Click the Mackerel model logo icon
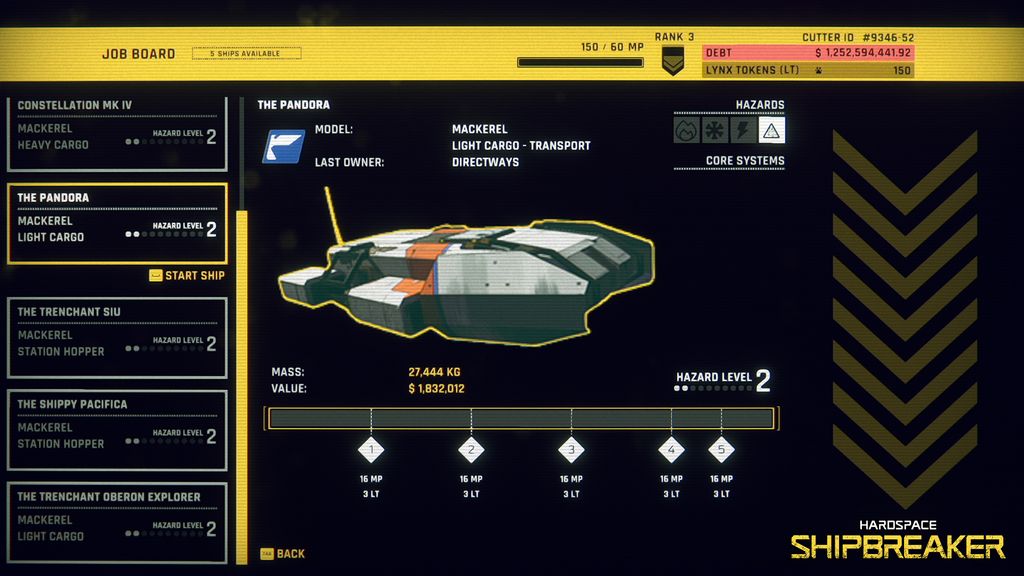 coord(283,146)
